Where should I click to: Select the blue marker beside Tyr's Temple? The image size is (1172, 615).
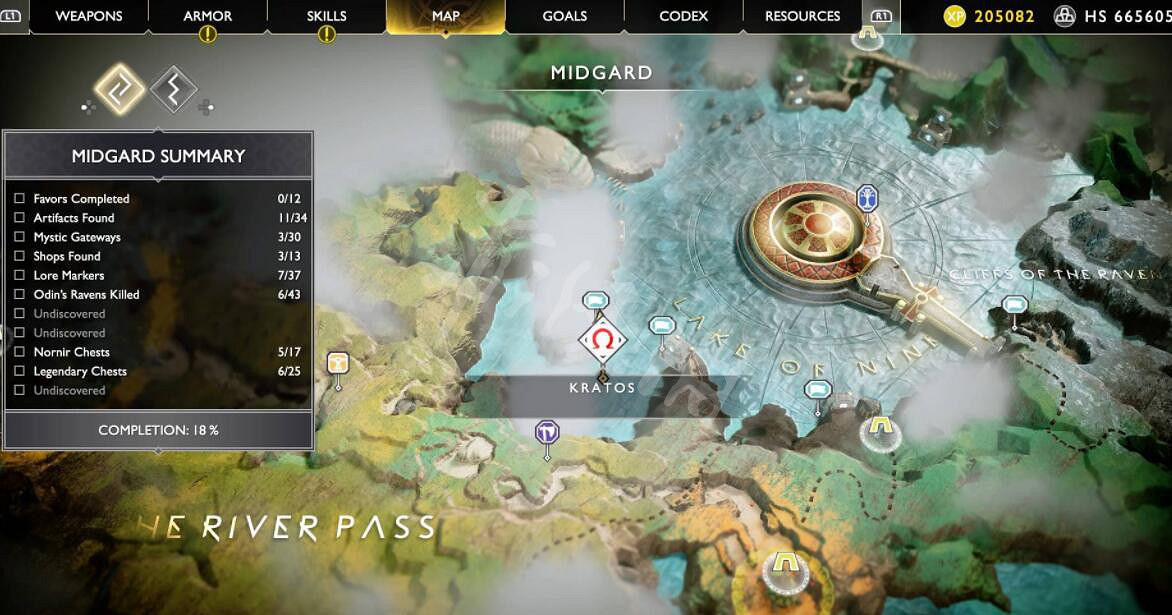(x=867, y=198)
